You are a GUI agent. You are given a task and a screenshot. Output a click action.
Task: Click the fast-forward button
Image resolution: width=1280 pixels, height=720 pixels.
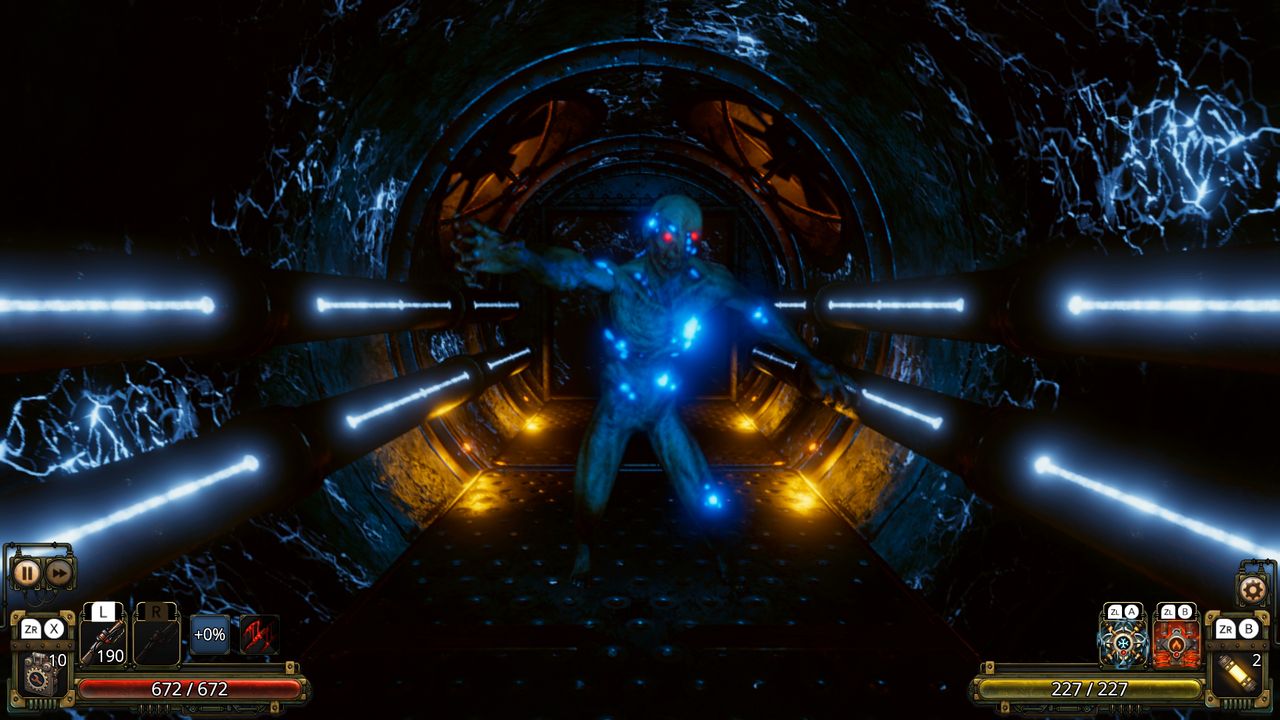tap(59, 573)
